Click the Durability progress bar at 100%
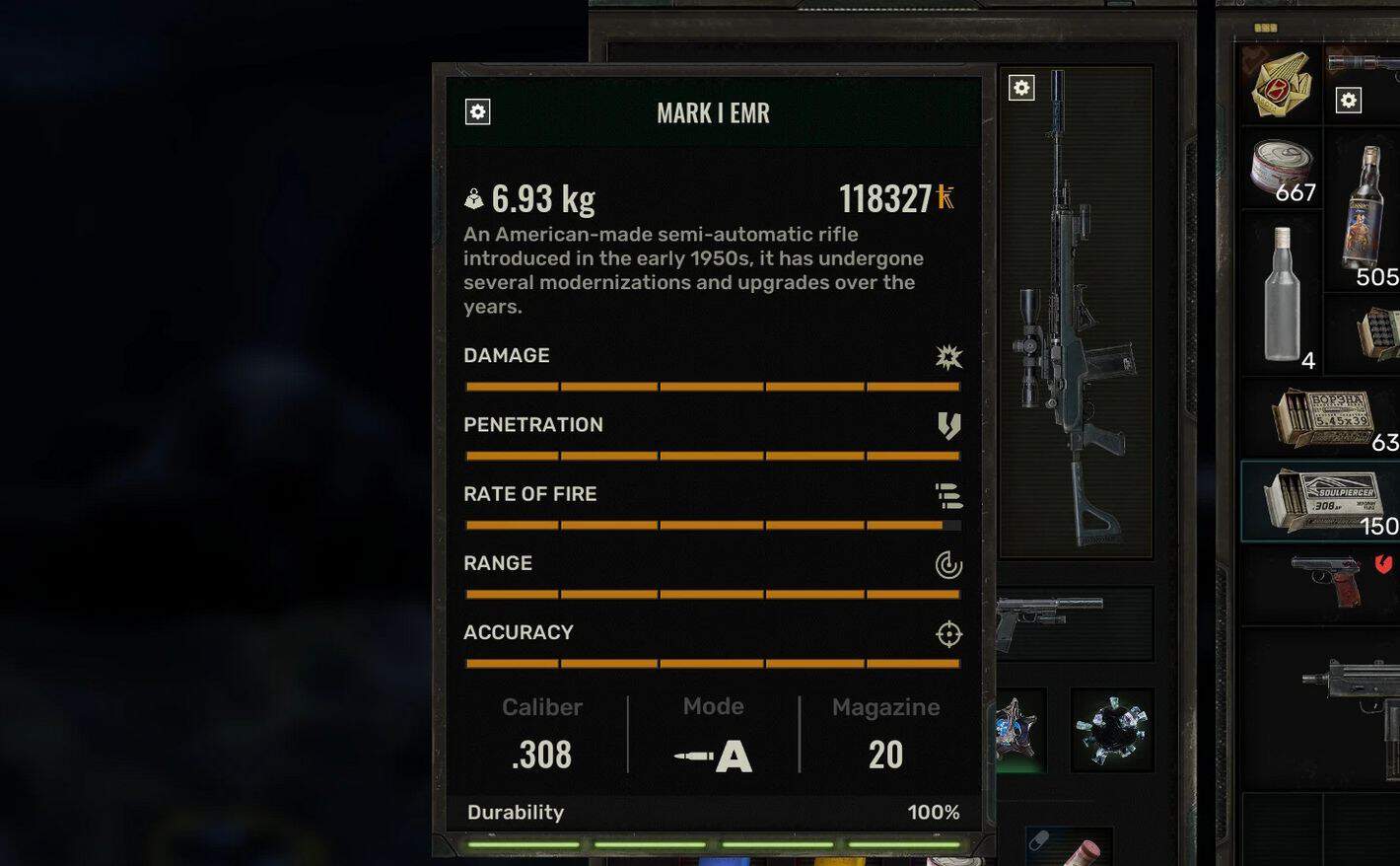1400x866 pixels. click(713, 844)
